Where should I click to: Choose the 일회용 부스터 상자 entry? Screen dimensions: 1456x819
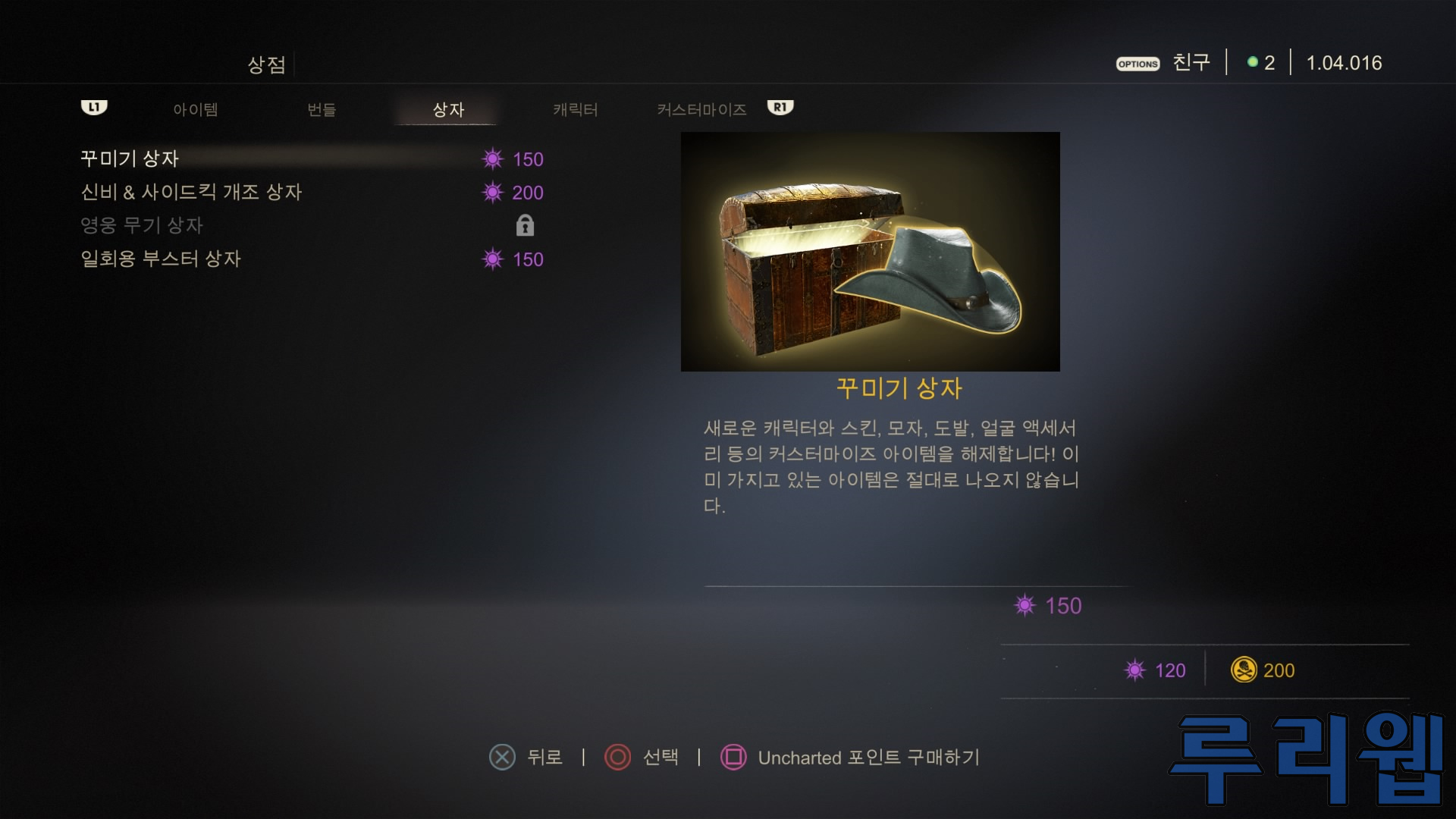click(161, 259)
